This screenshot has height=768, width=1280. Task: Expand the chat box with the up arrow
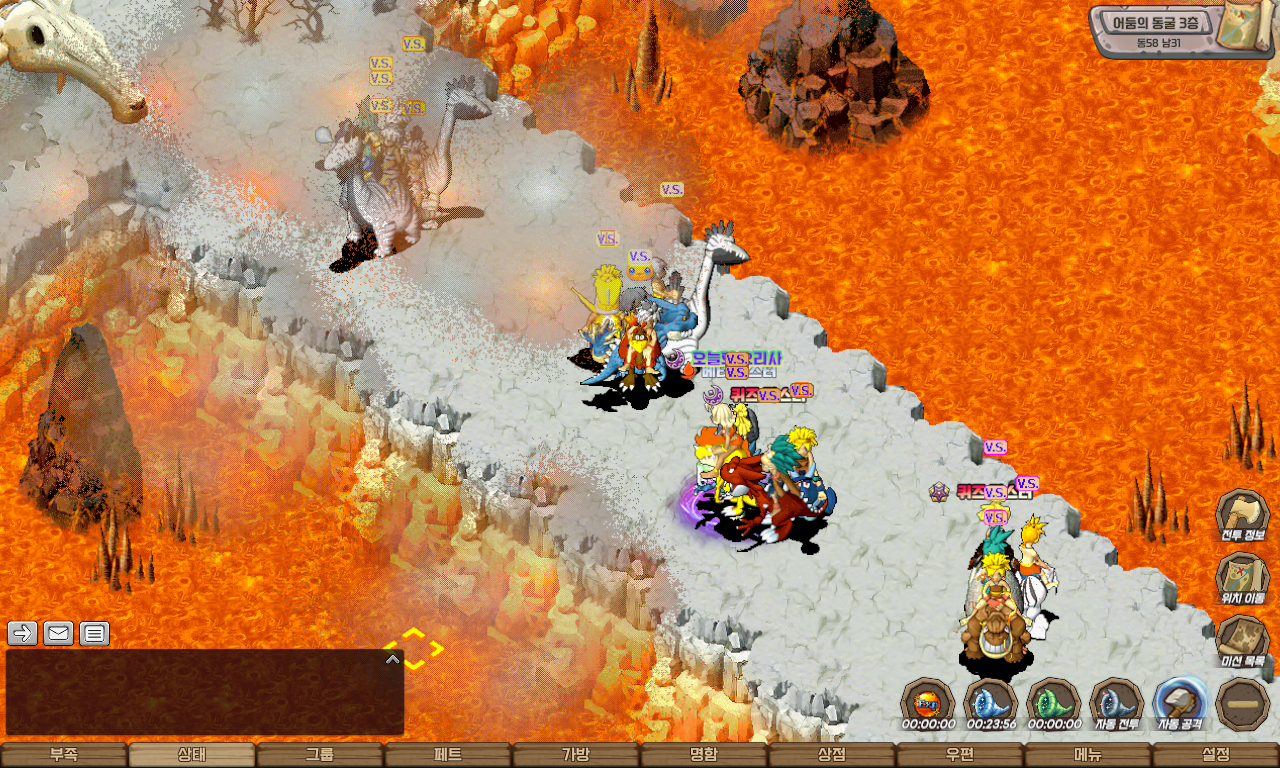[393, 659]
